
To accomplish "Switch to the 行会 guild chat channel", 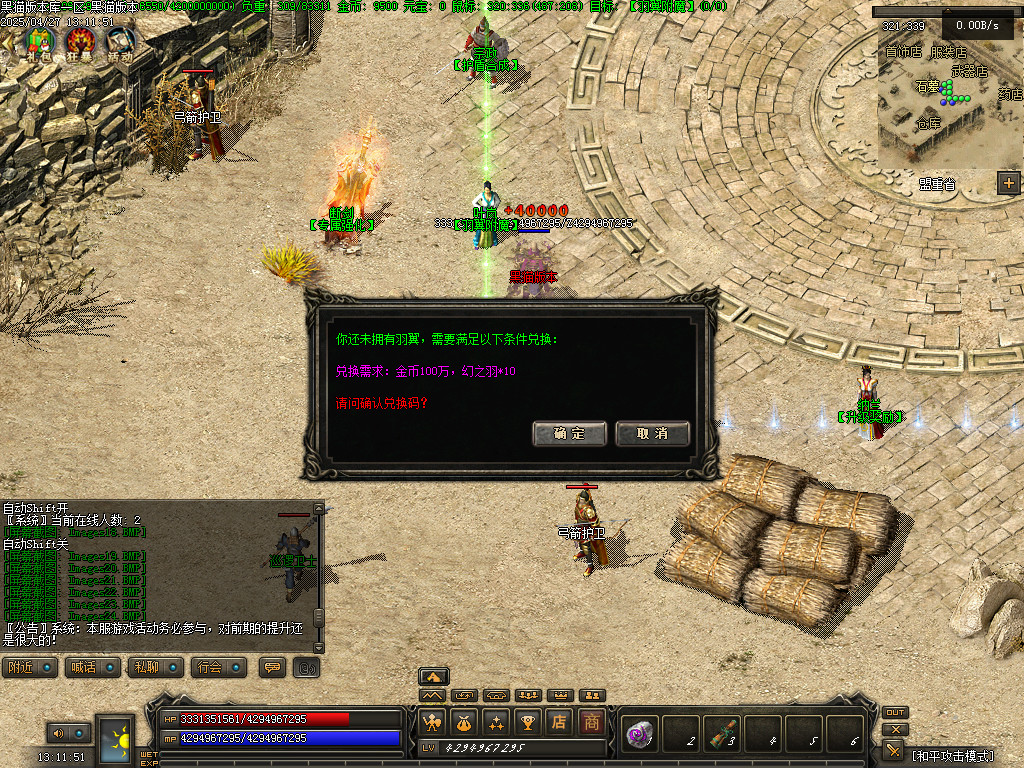I will coord(218,667).
